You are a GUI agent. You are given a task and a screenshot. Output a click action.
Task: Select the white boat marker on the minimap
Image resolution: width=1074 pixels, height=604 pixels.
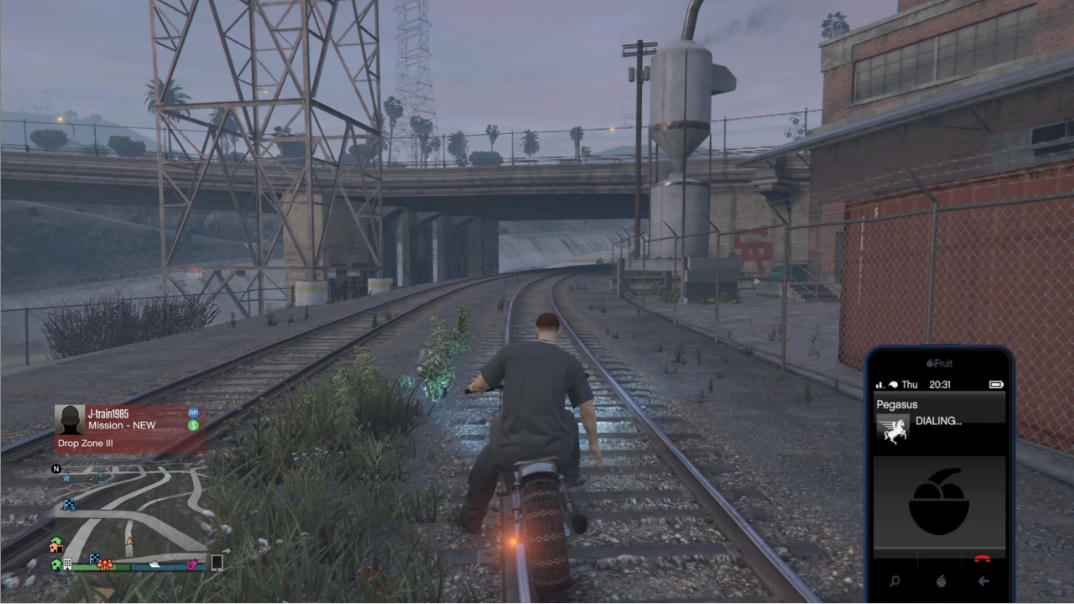click(x=156, y=565)
